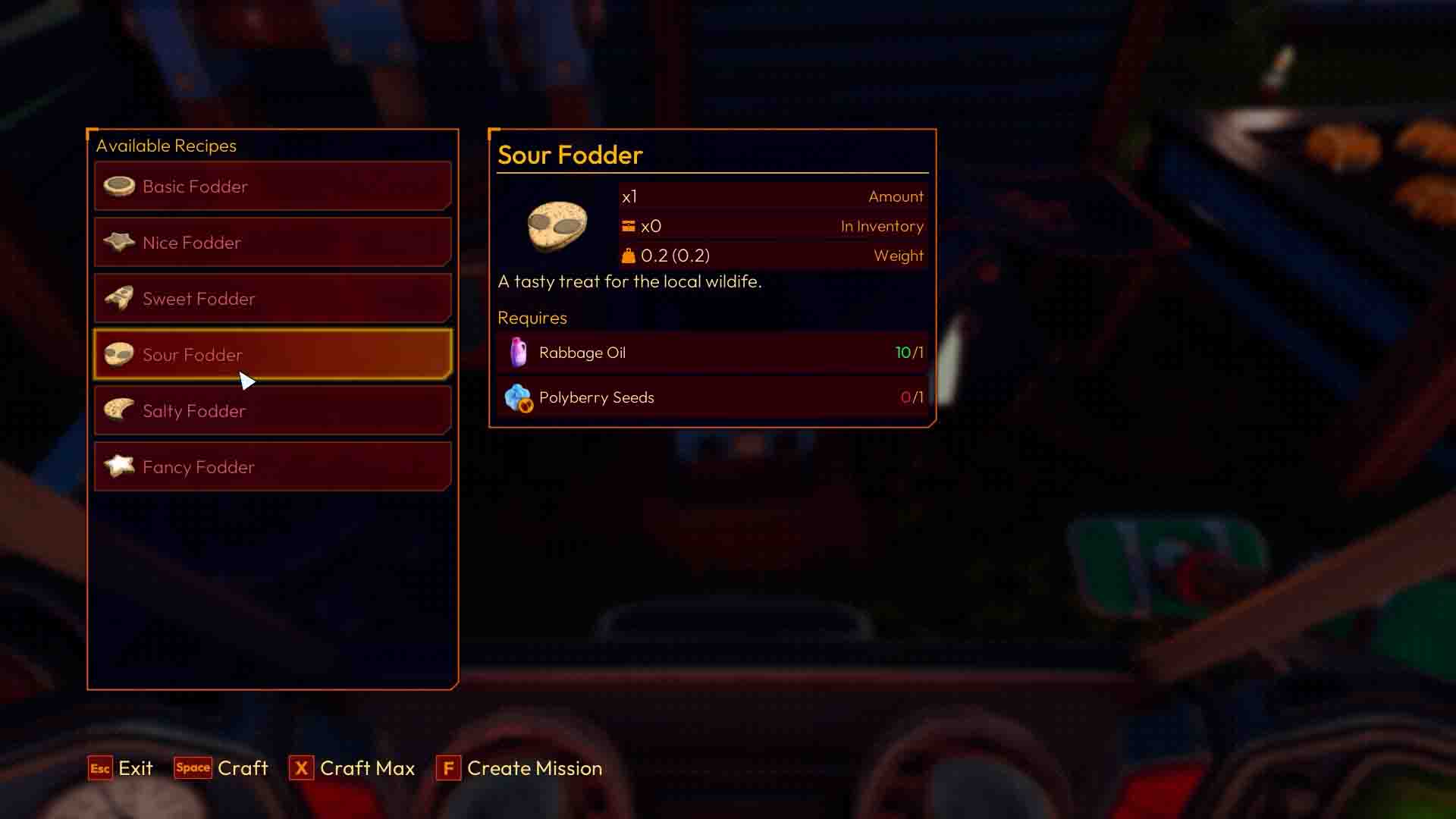Click the In Inventory stack icon

pos(628,225)
